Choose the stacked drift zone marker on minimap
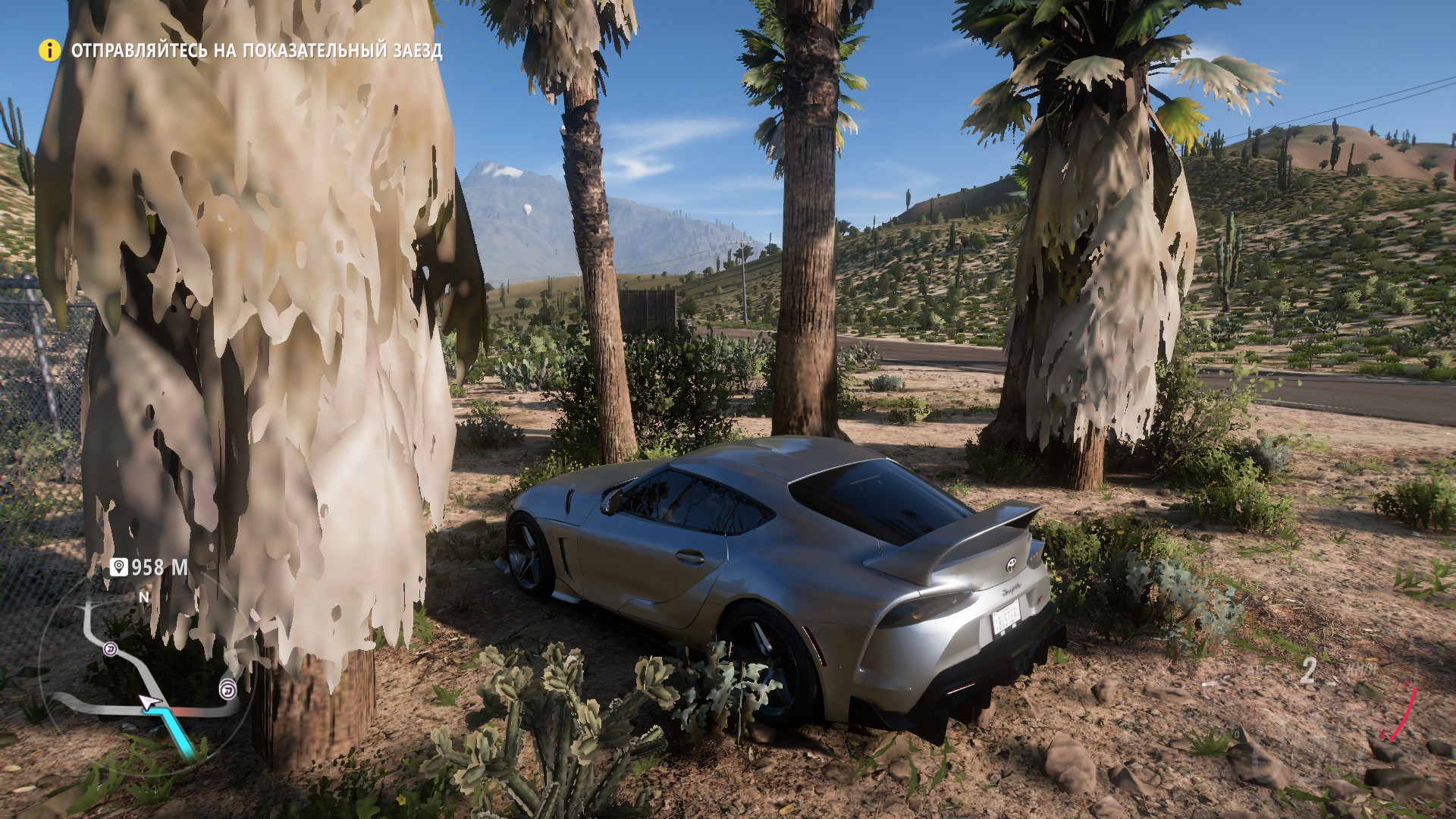Screen dimensions: 1456x819 click(227, 689)
